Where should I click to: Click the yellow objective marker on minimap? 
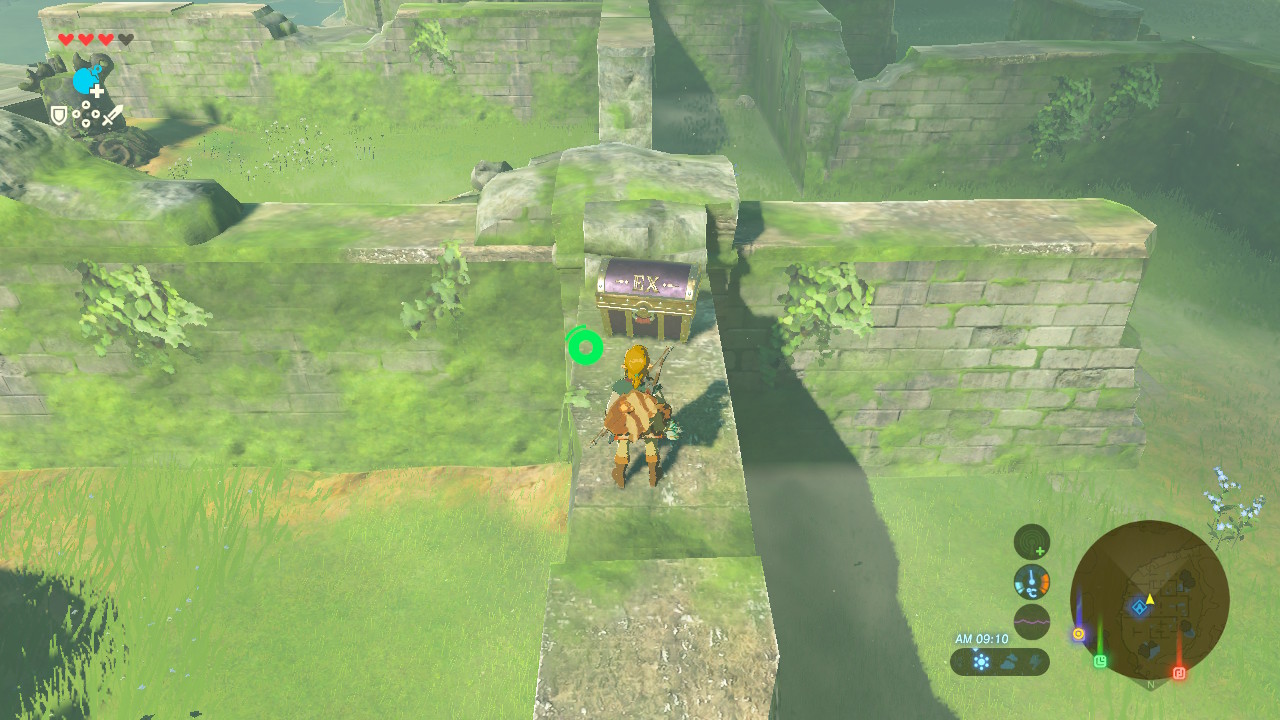1078,633
